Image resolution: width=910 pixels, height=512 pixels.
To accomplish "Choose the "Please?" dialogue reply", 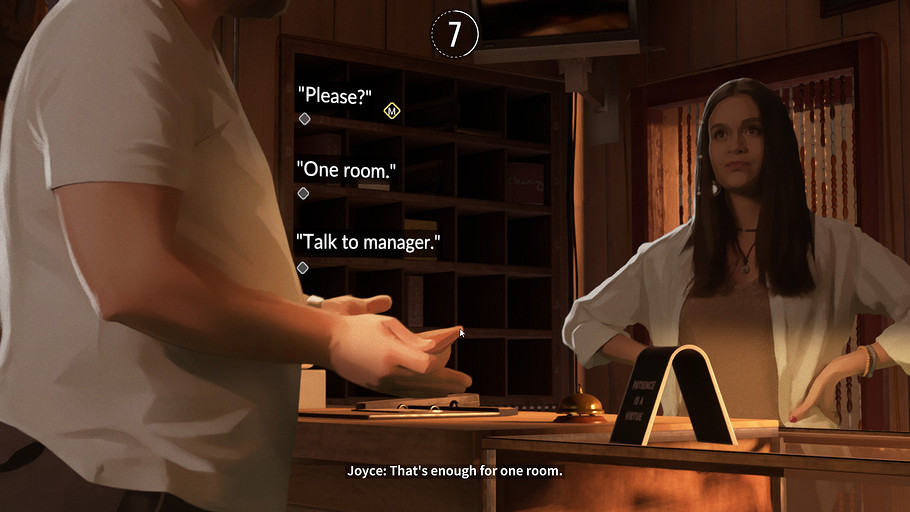I will 335,97.
